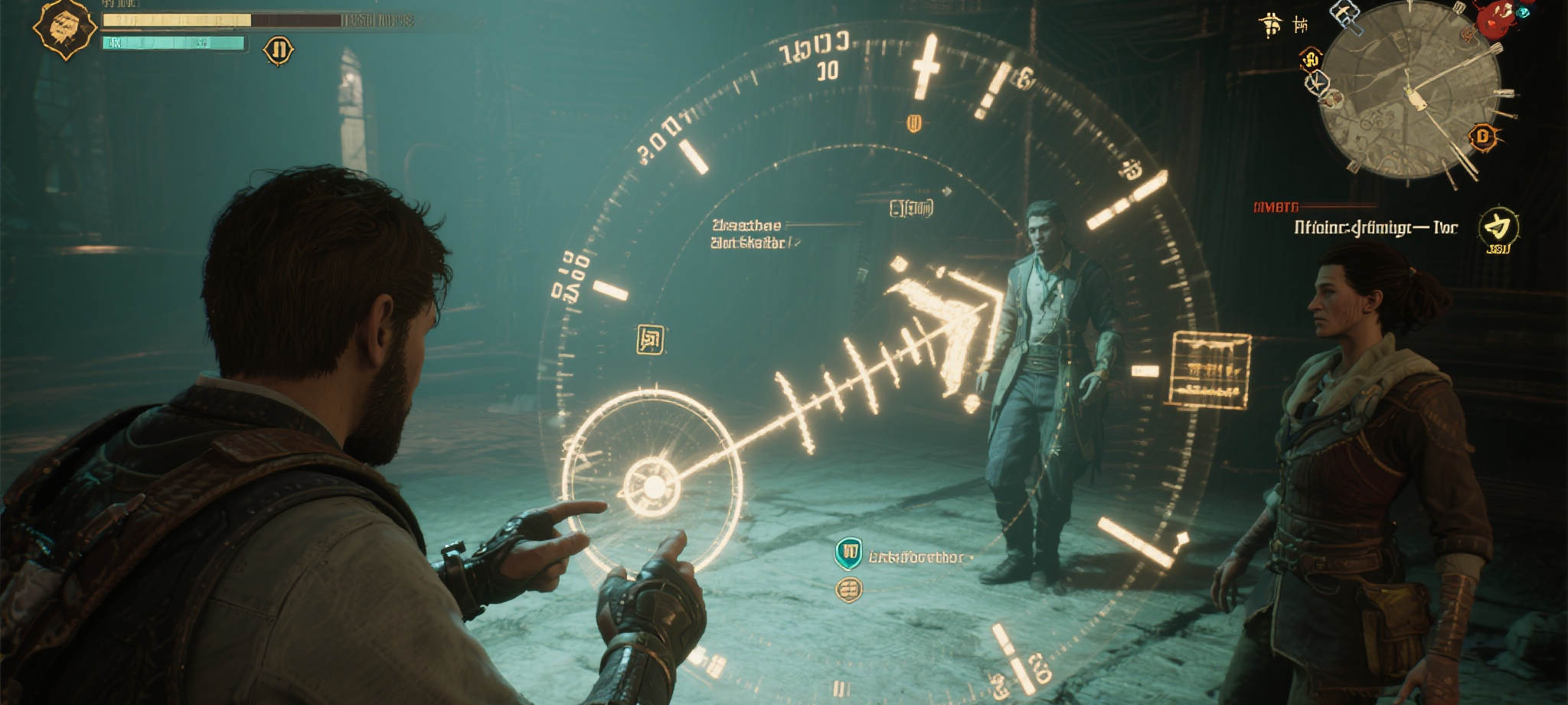Click the round yellow glyph quest icon

tap(1497, 227)
